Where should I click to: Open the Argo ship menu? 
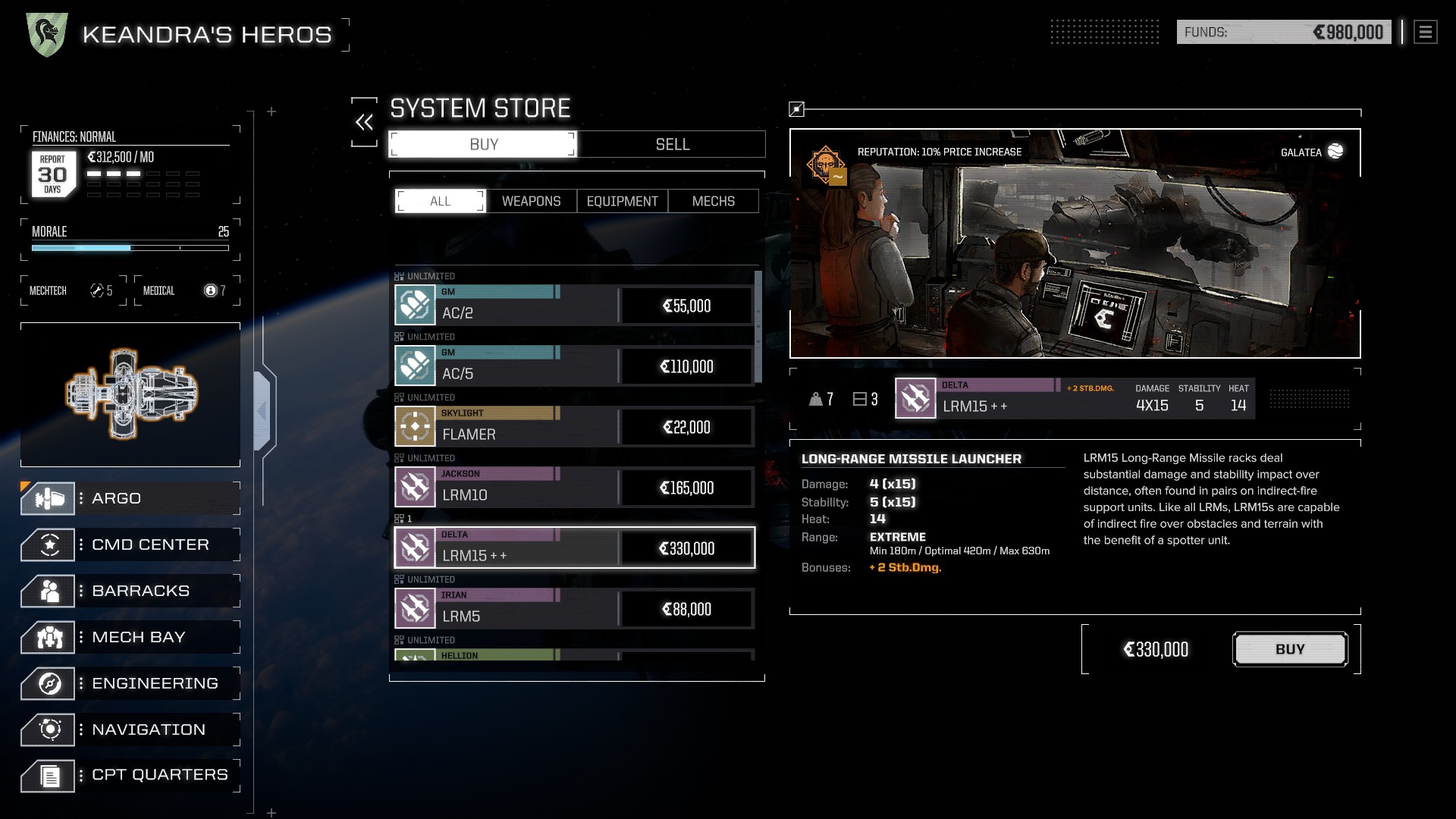point(130,498)
